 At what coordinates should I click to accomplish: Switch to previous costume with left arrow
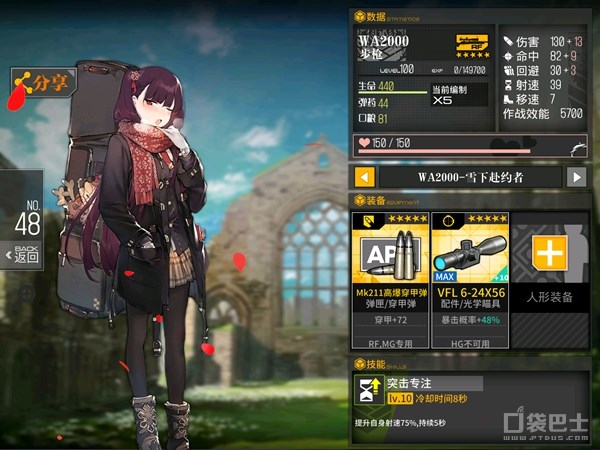point(366,177)
